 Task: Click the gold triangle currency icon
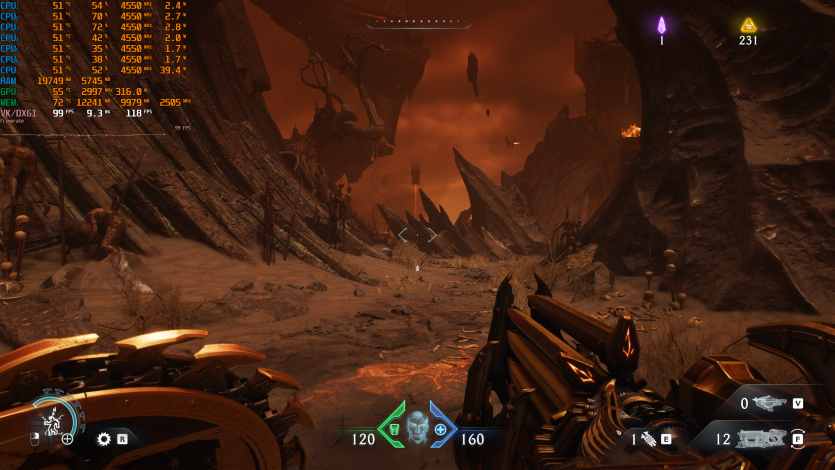pyautogui.click(x=748, y=25)
